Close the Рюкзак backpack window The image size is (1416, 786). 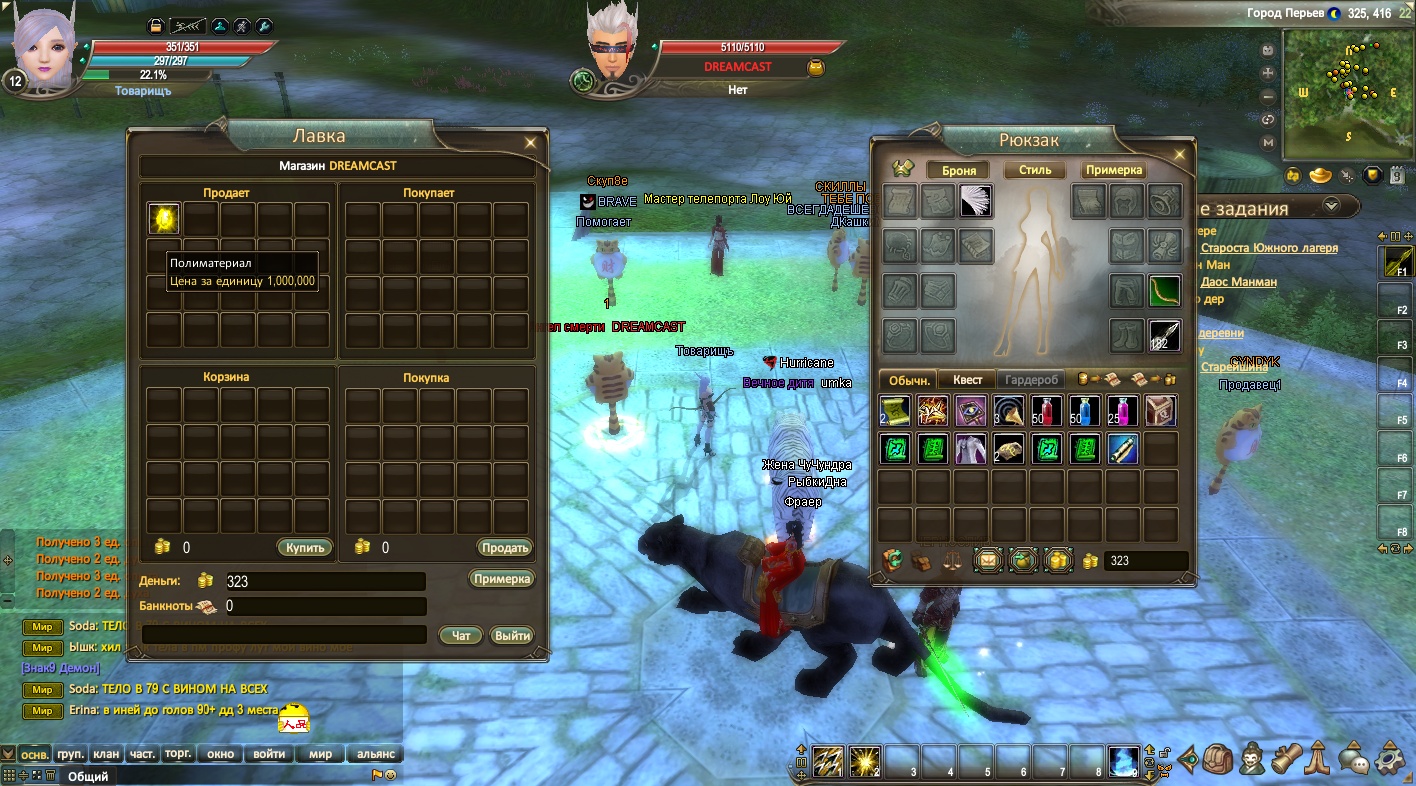coord(1180,155)
